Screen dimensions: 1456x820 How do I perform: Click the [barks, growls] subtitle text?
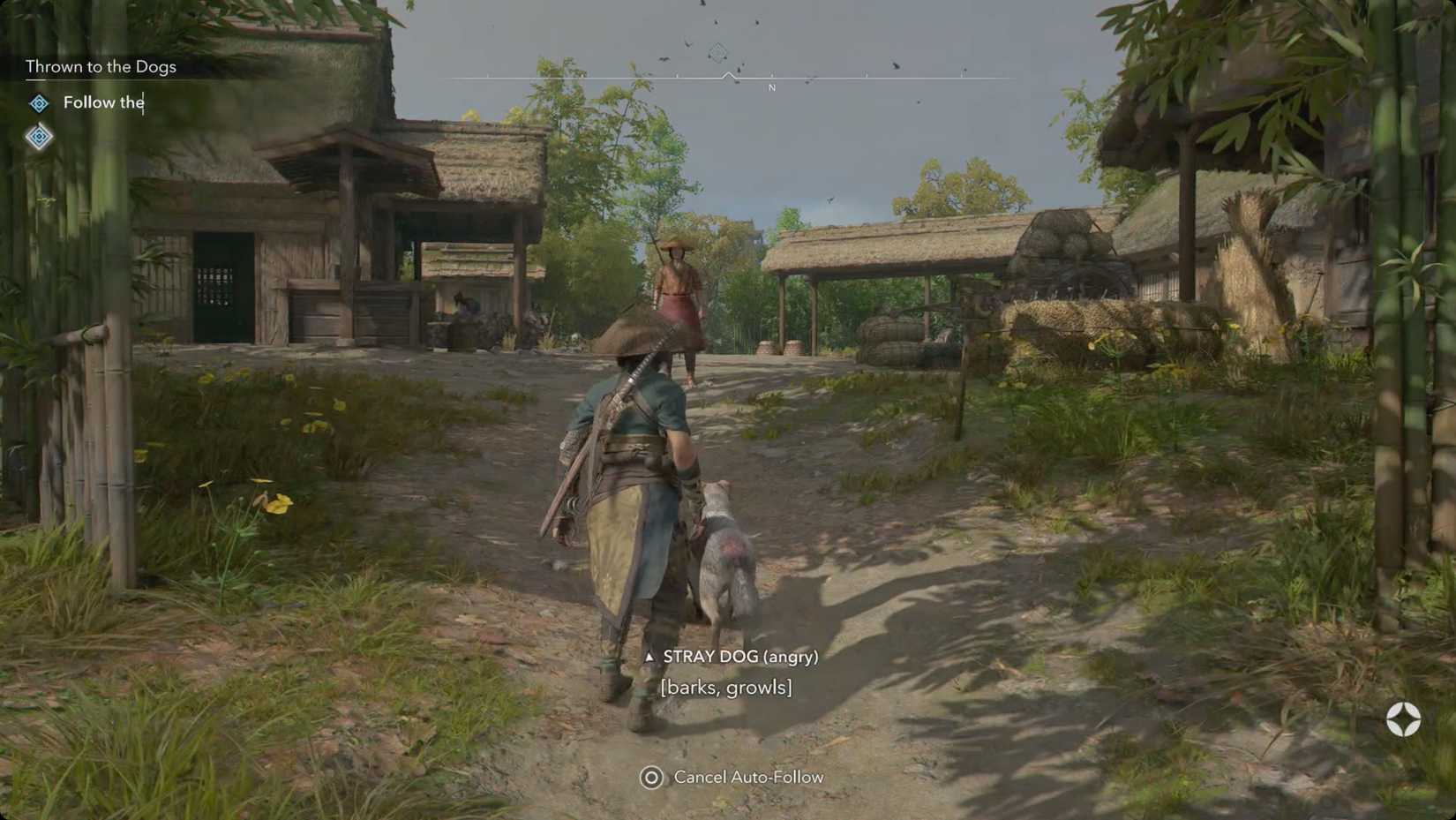[x=725, y=687]
